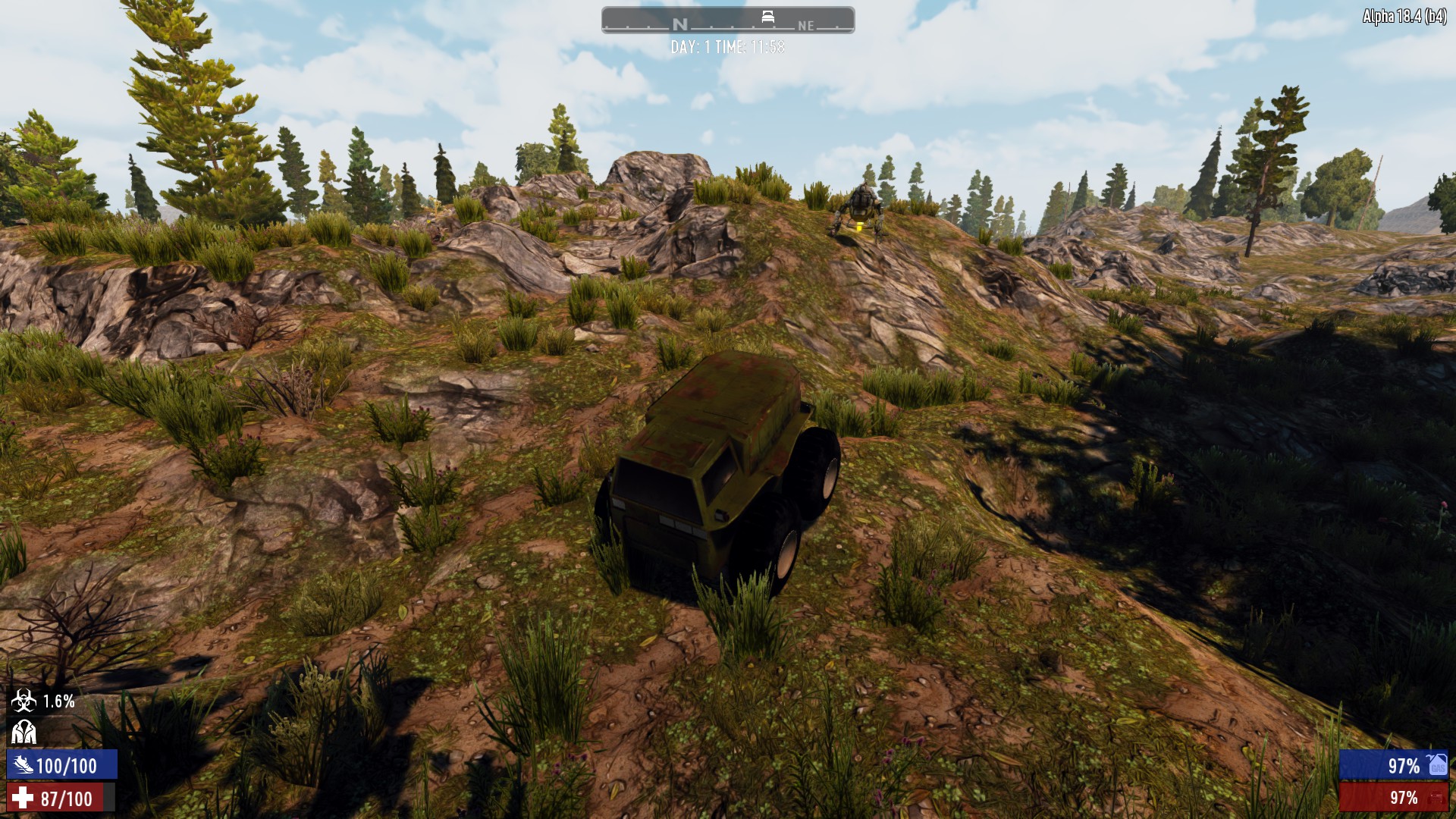
Task: Click the bedroll marker on the compass
Action: tap(767, 17)
